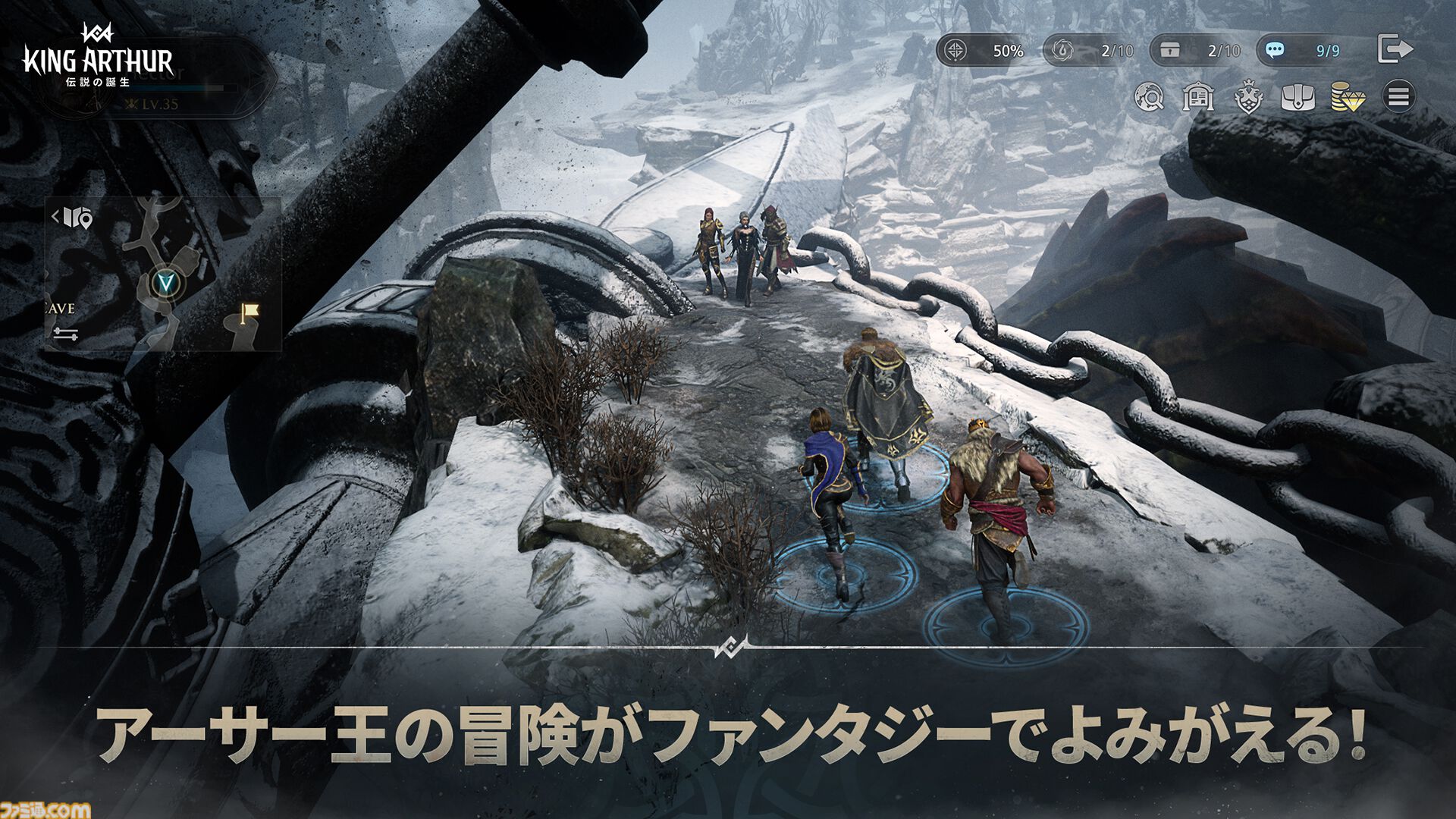Open the crown guild emblem icon

(1248, 98)
